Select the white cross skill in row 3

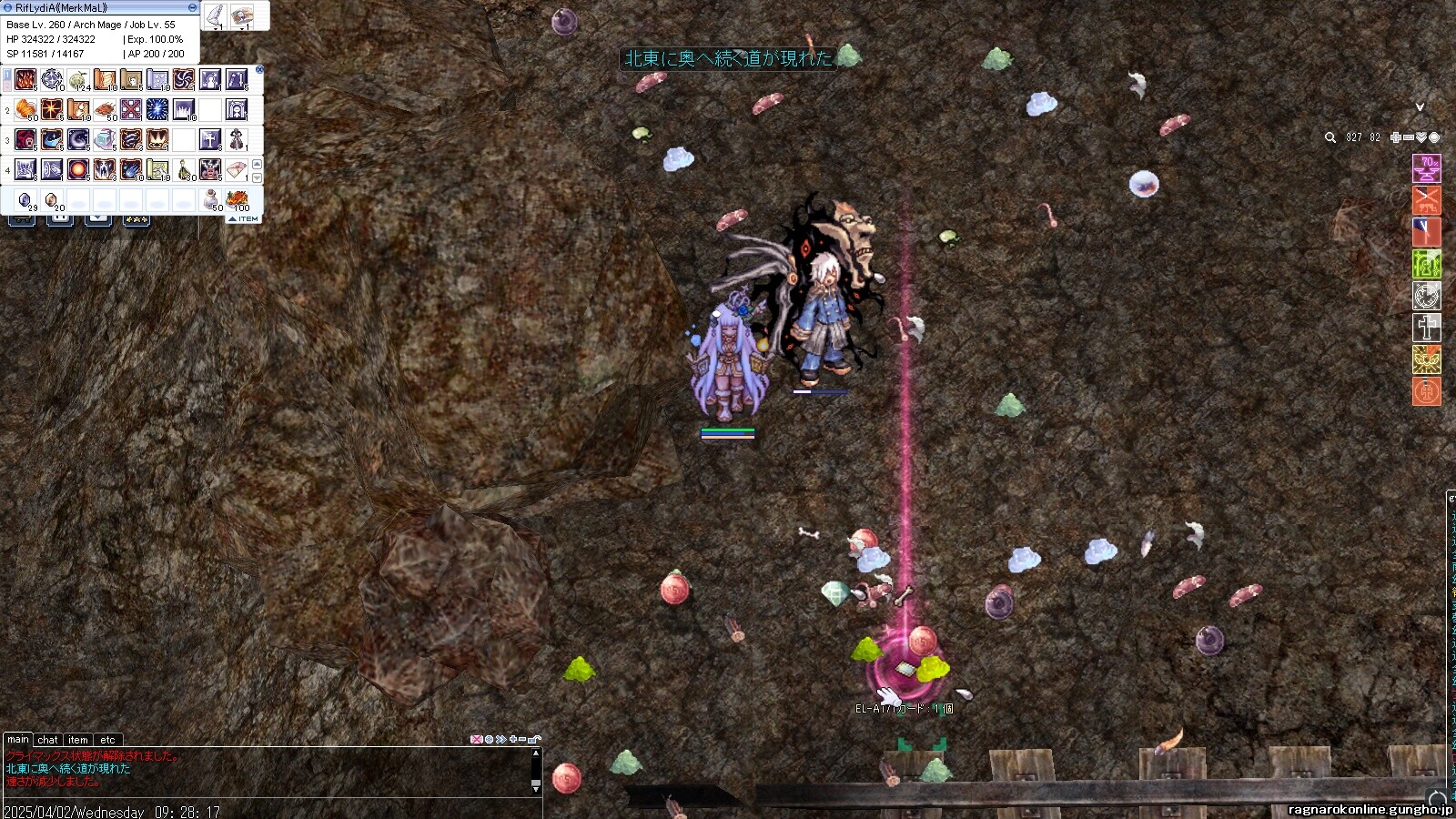[210, 139]
